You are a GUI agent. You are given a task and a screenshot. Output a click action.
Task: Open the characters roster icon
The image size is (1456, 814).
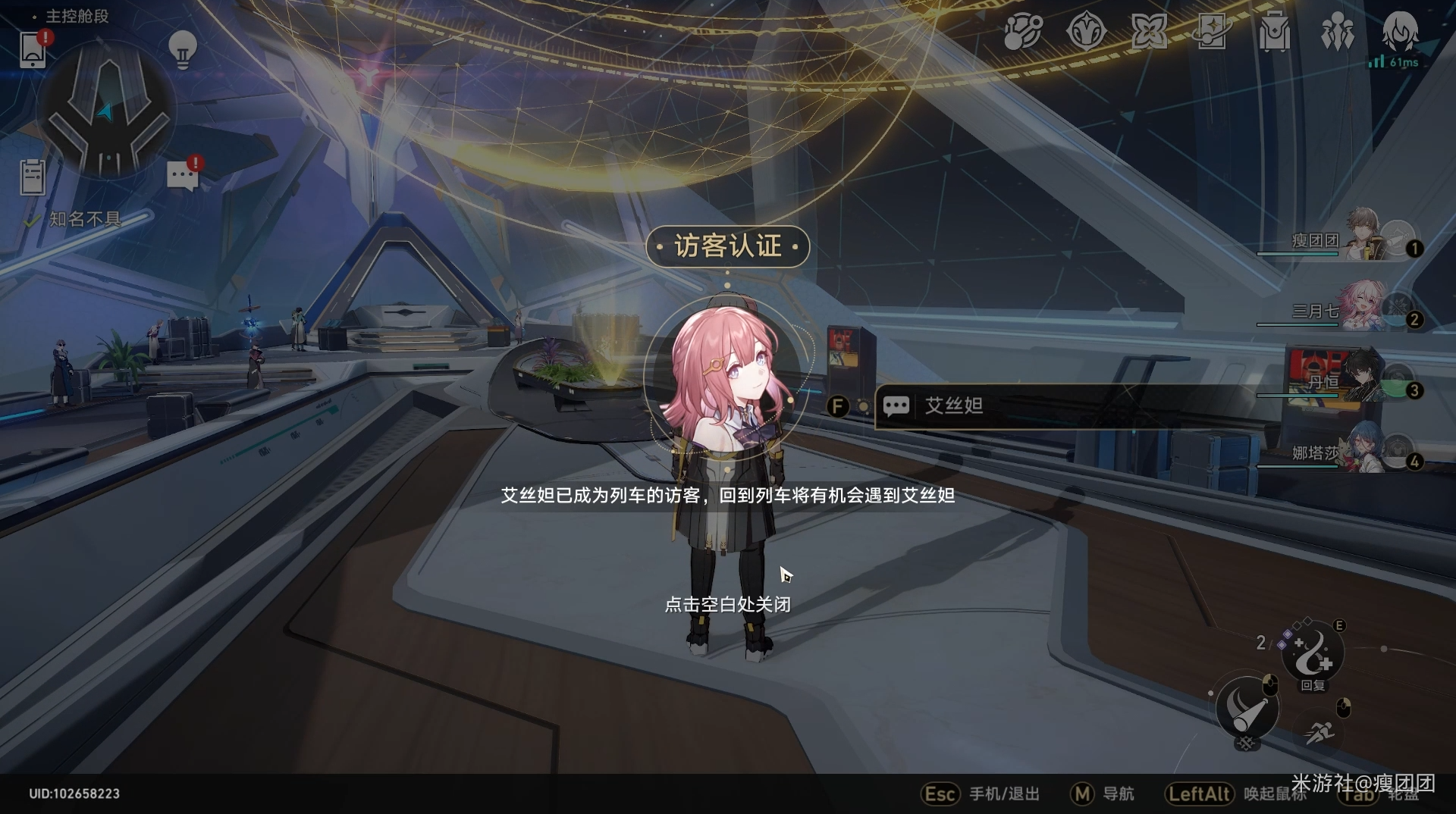[x=1337, y=33]
